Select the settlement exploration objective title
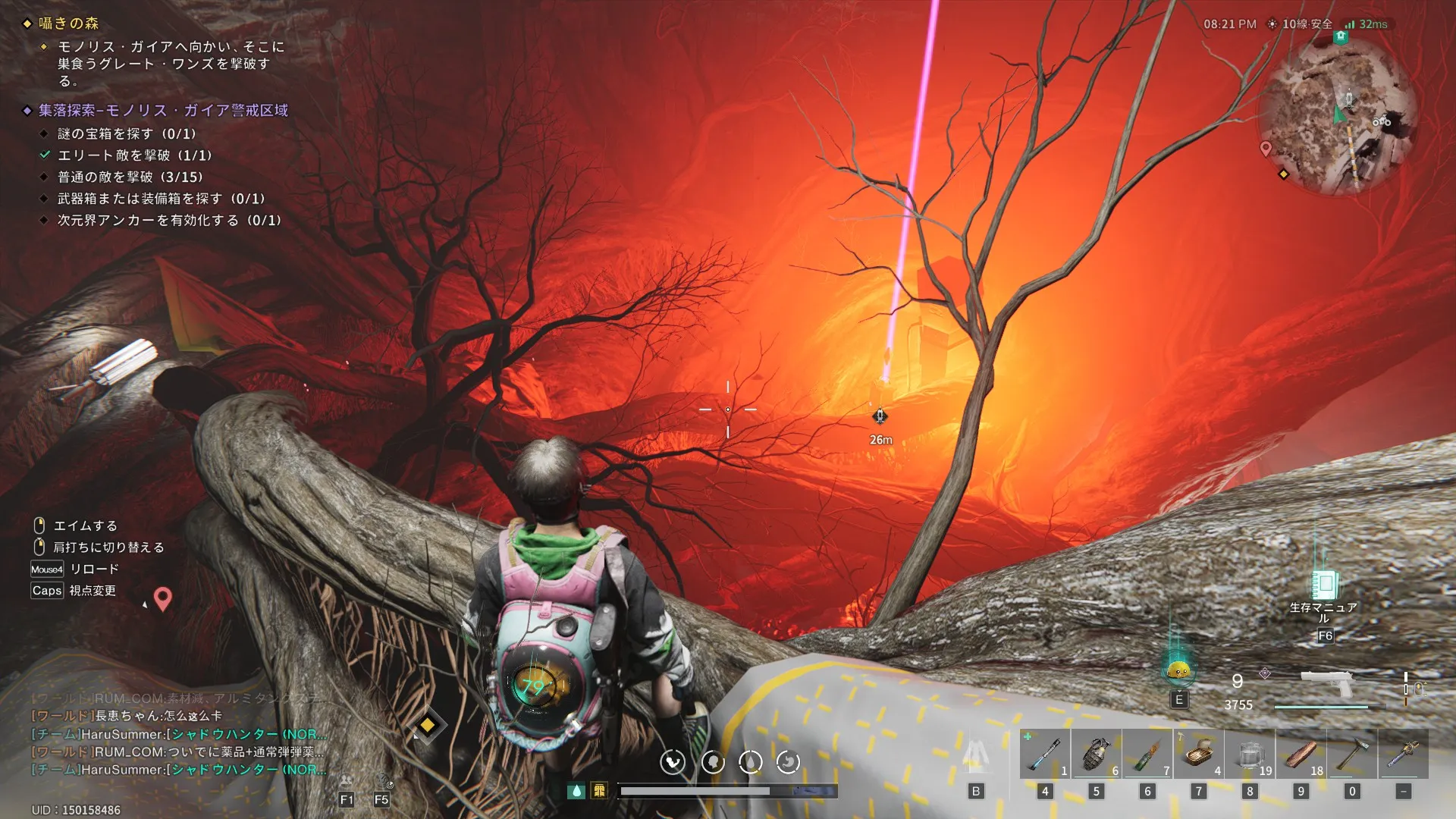 [163, 111]
